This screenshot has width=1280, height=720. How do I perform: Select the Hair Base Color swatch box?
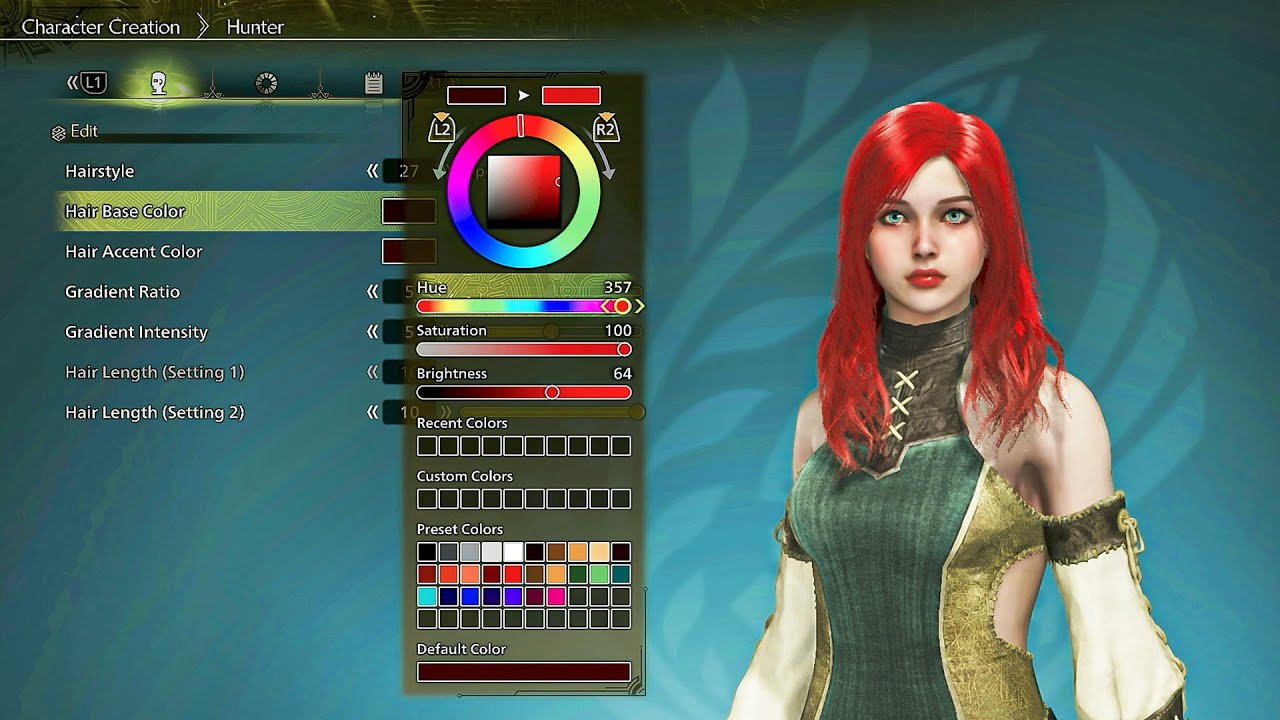click(409, 211)
